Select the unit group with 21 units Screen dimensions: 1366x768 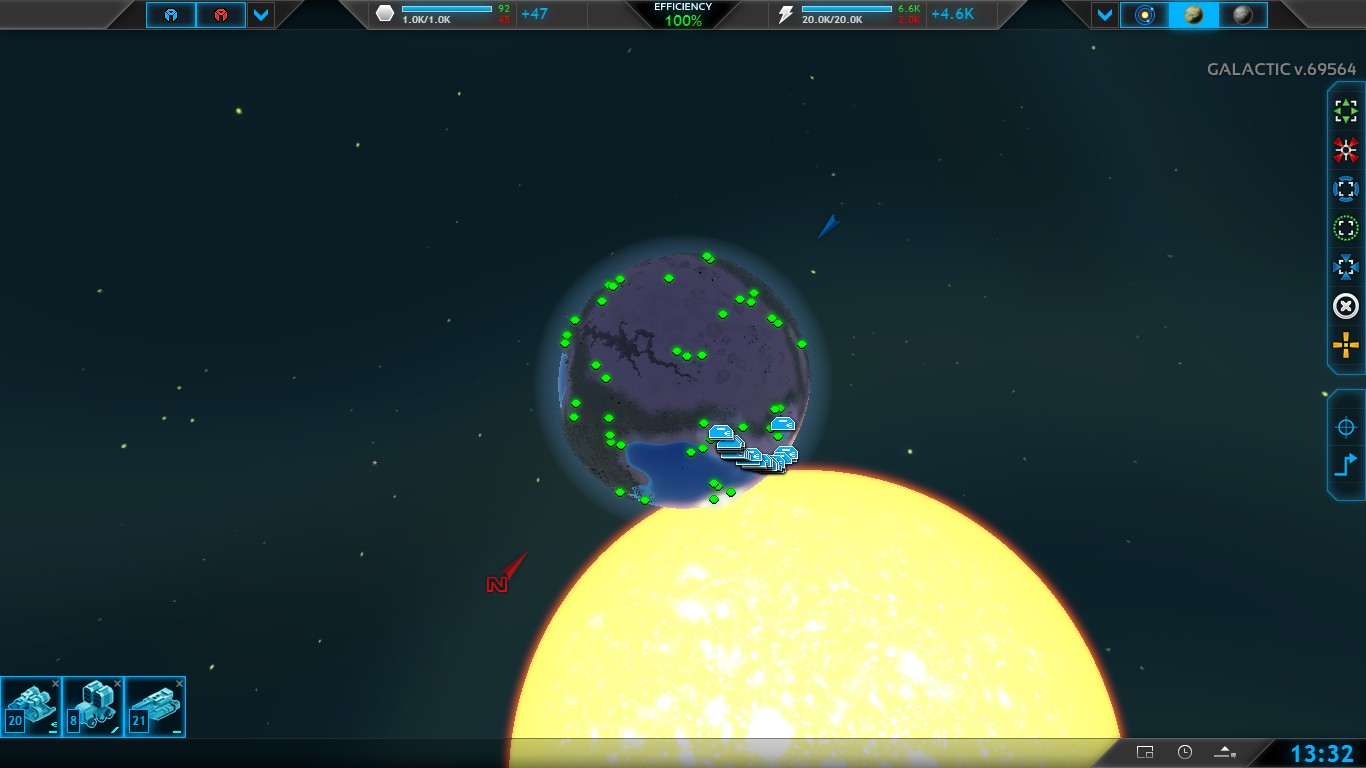tap(156, 707)
